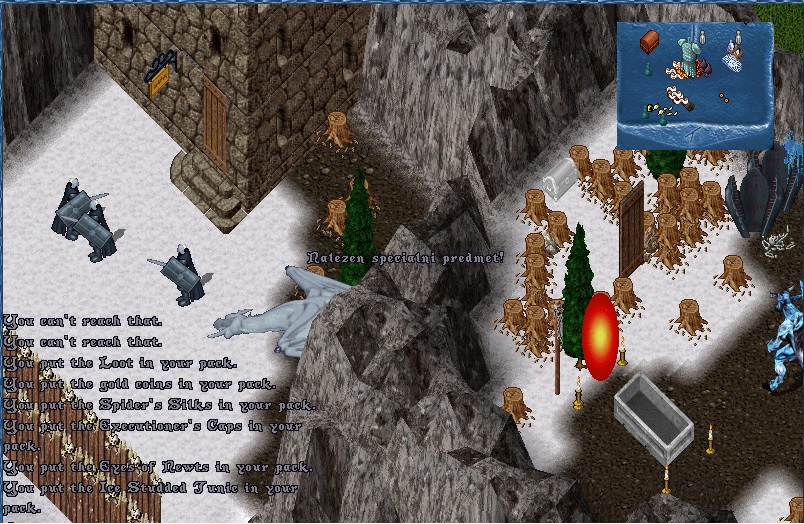Pick the wooden chest in loot container
This screenshot has width=804, height=524.
point(649,41)
